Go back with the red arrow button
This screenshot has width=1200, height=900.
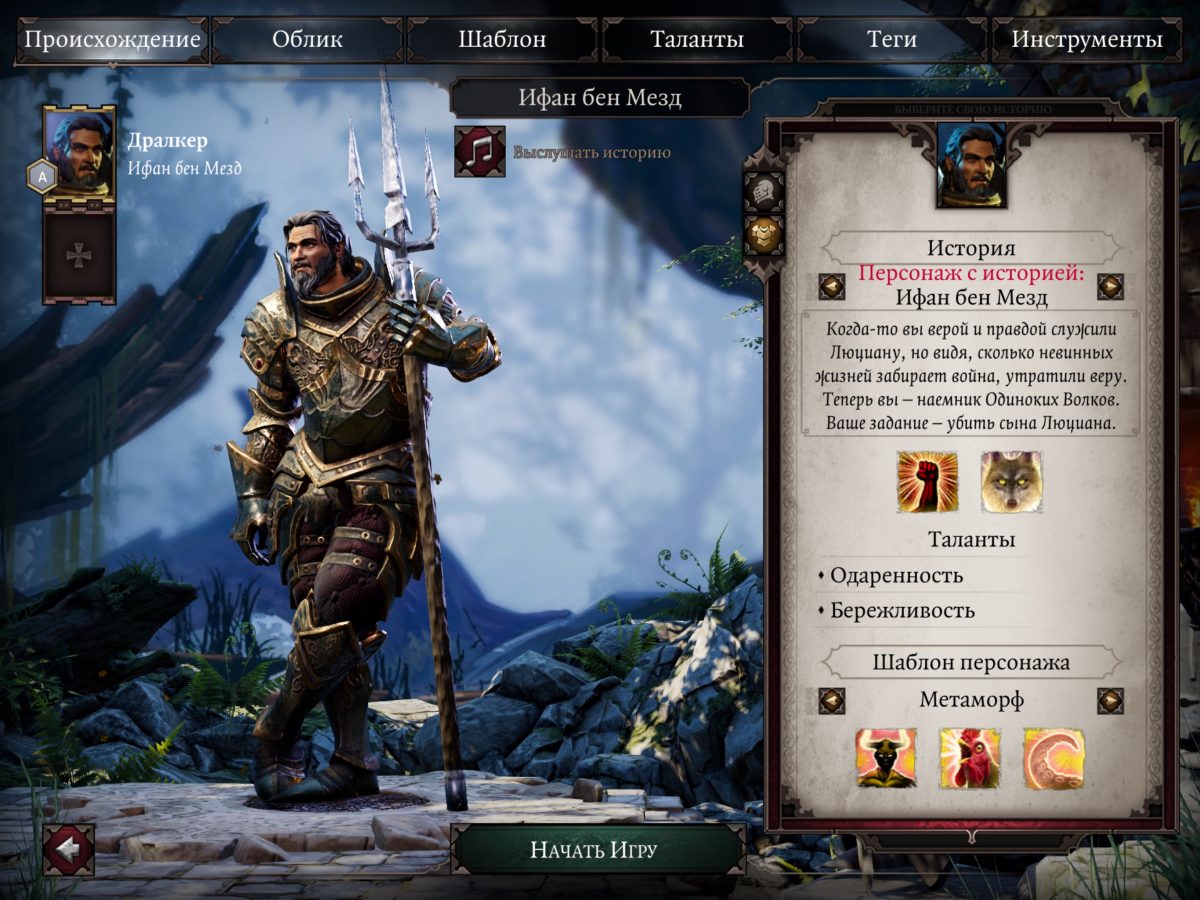click(x=69, y=849)
